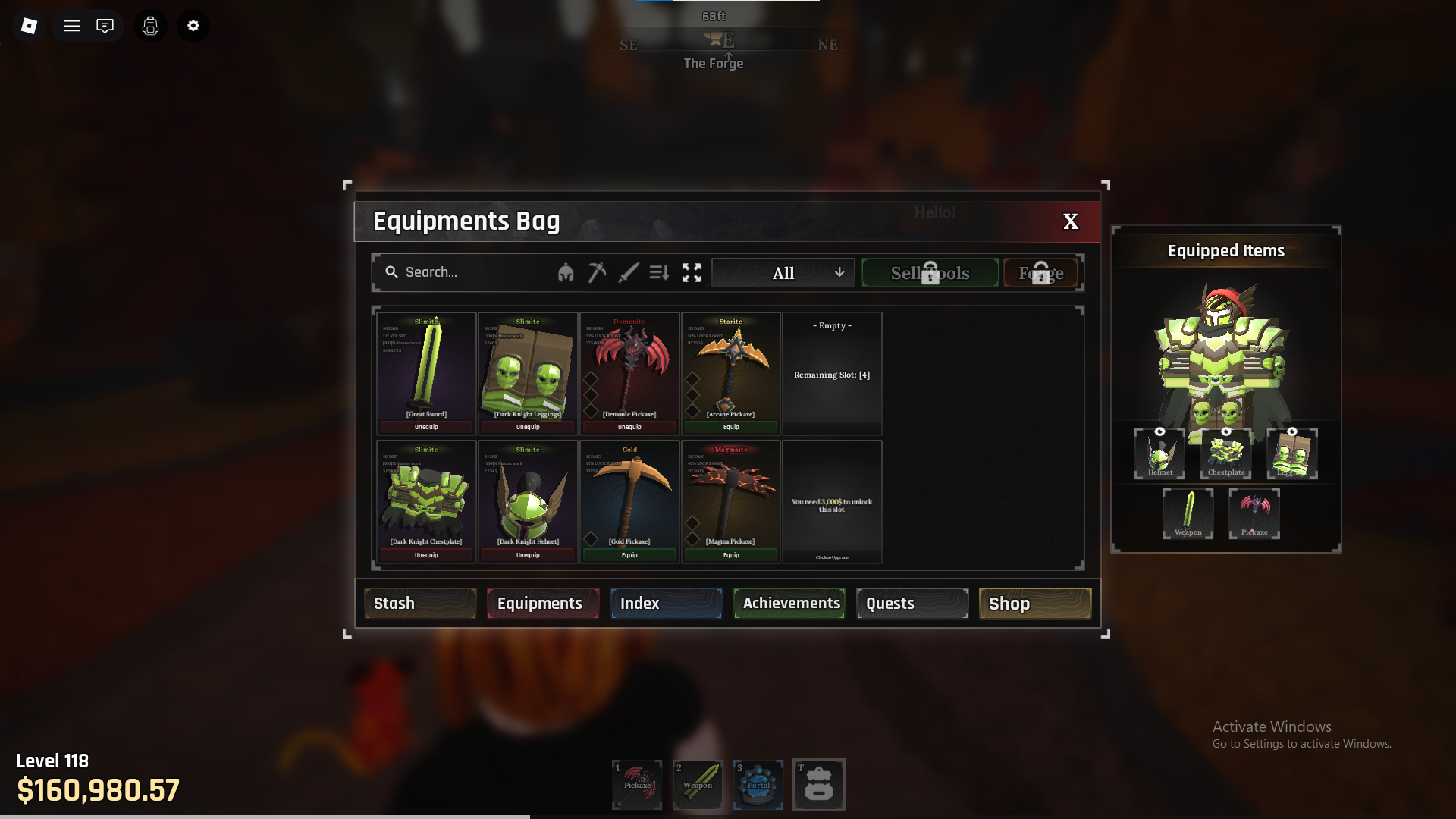Image resolution: width=1456 pixels, height=819 pixels.
Task: Filter bag by sword weapon icon
Action: [x=628, y=272]
